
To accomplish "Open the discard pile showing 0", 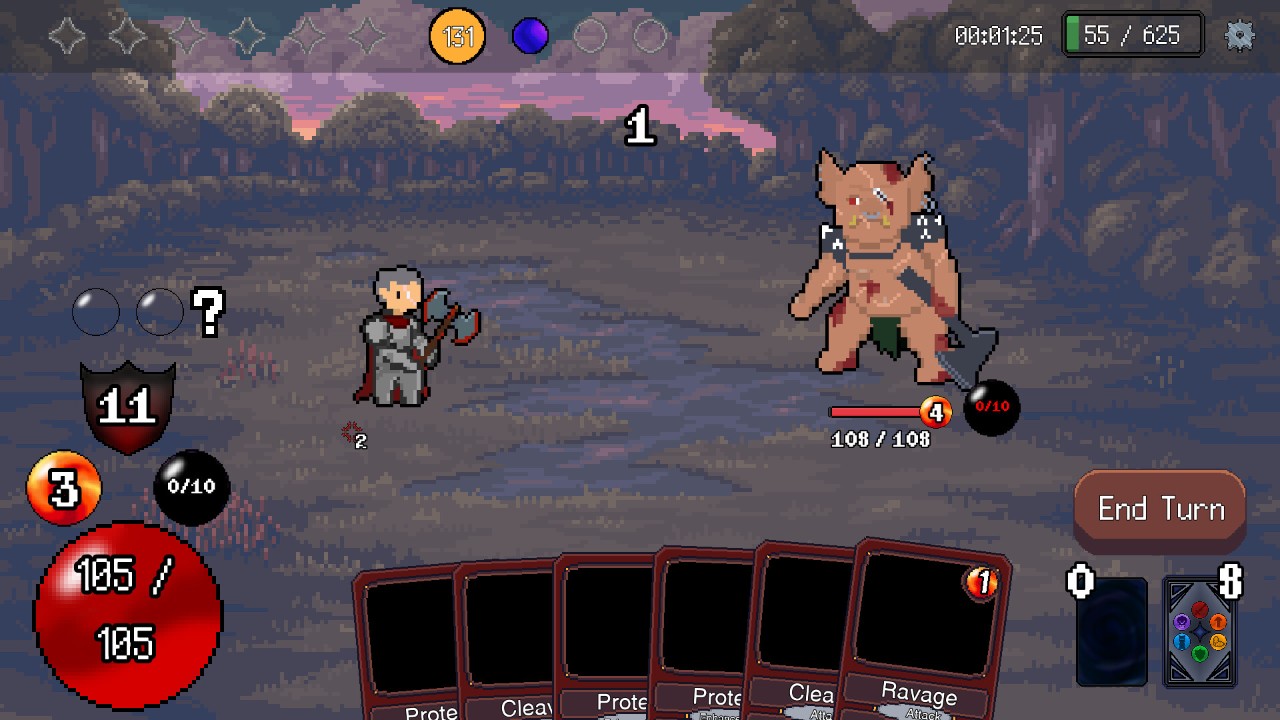I will 1111,632.
